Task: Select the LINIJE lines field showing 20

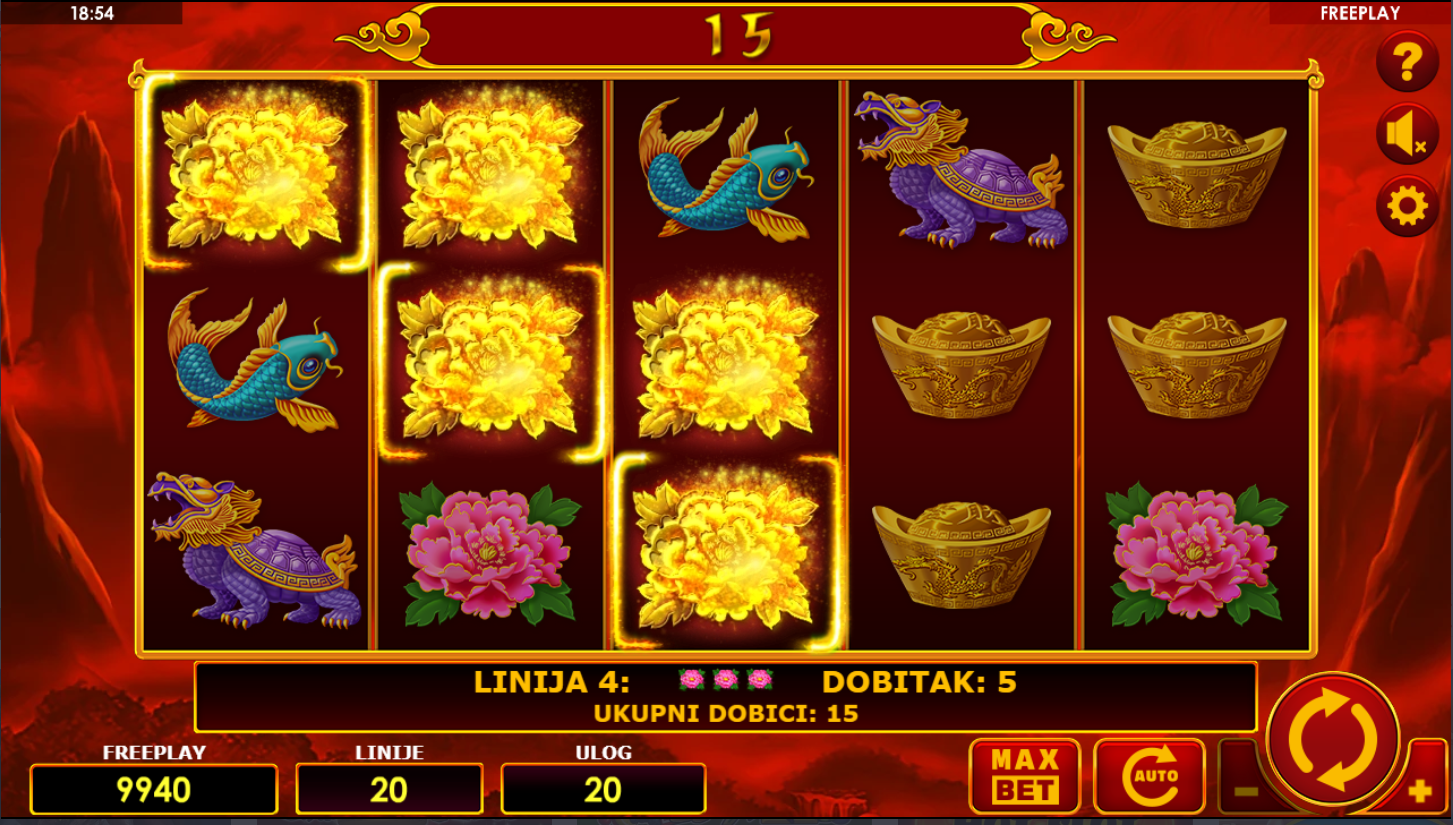Action: pyautogui.click(x=389, y=789)
